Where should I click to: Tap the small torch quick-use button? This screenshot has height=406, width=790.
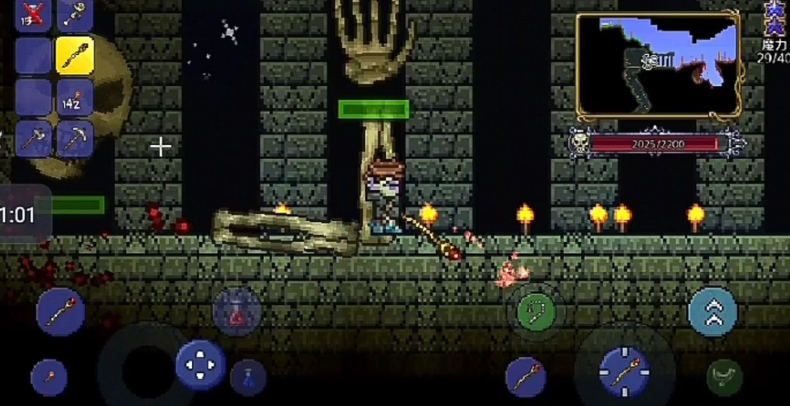(x=48, y=378)
